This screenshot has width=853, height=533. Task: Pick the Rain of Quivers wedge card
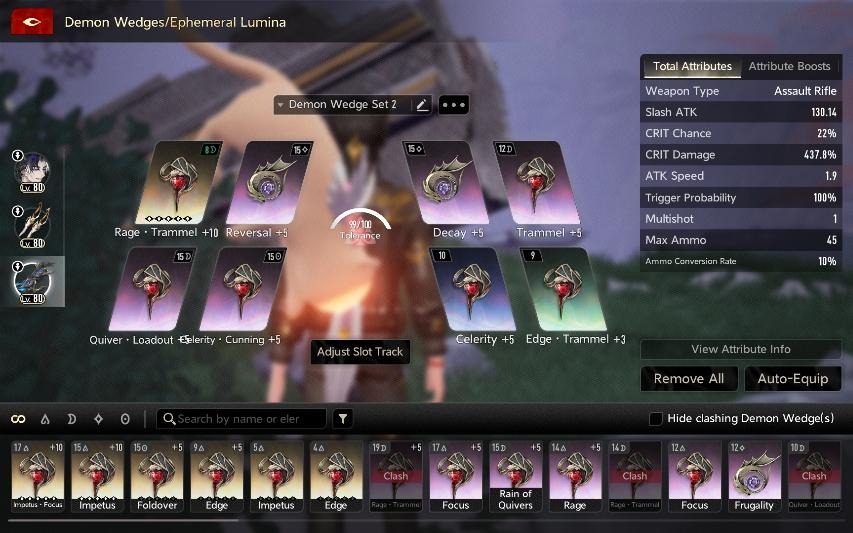[515, 476]
